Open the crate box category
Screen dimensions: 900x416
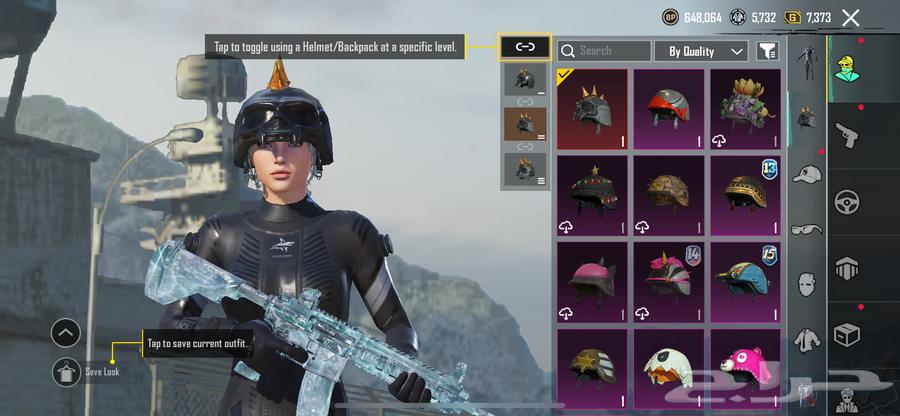pyautogui.click(x=848, y=331)
